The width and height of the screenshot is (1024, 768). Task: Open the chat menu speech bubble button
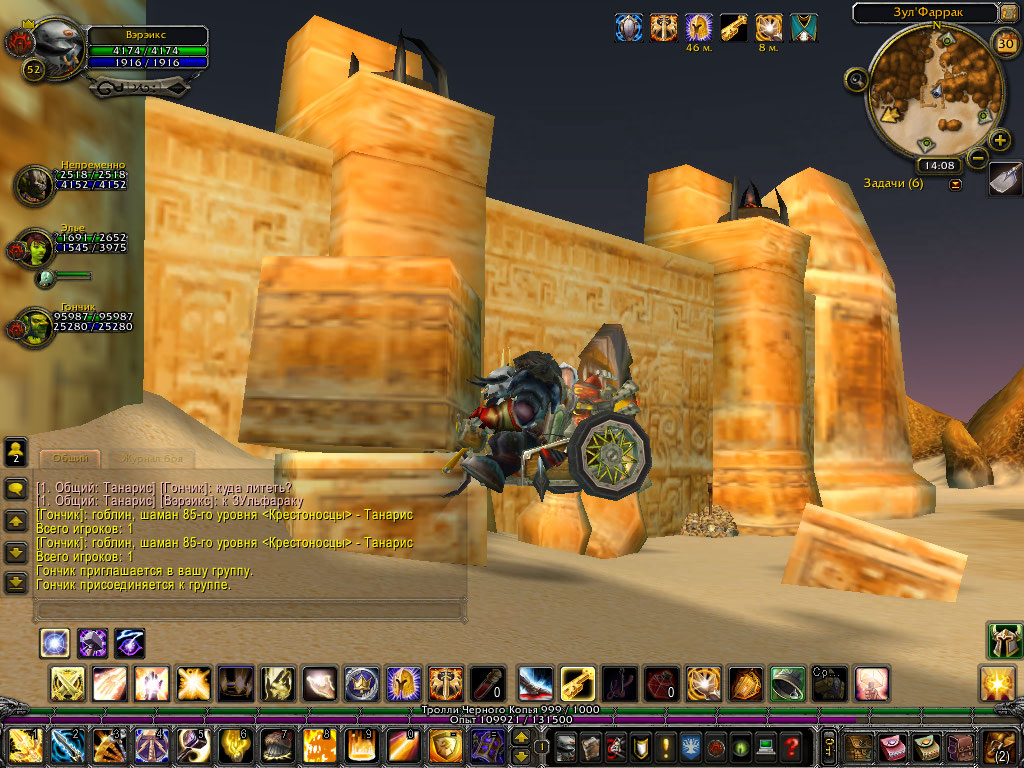(16, 489)
